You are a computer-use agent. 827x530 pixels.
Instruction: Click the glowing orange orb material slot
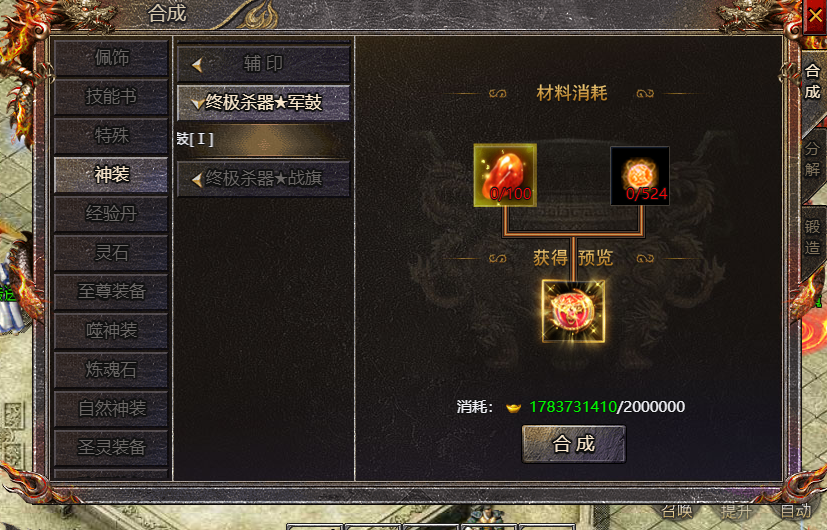(x=640, y=175)
